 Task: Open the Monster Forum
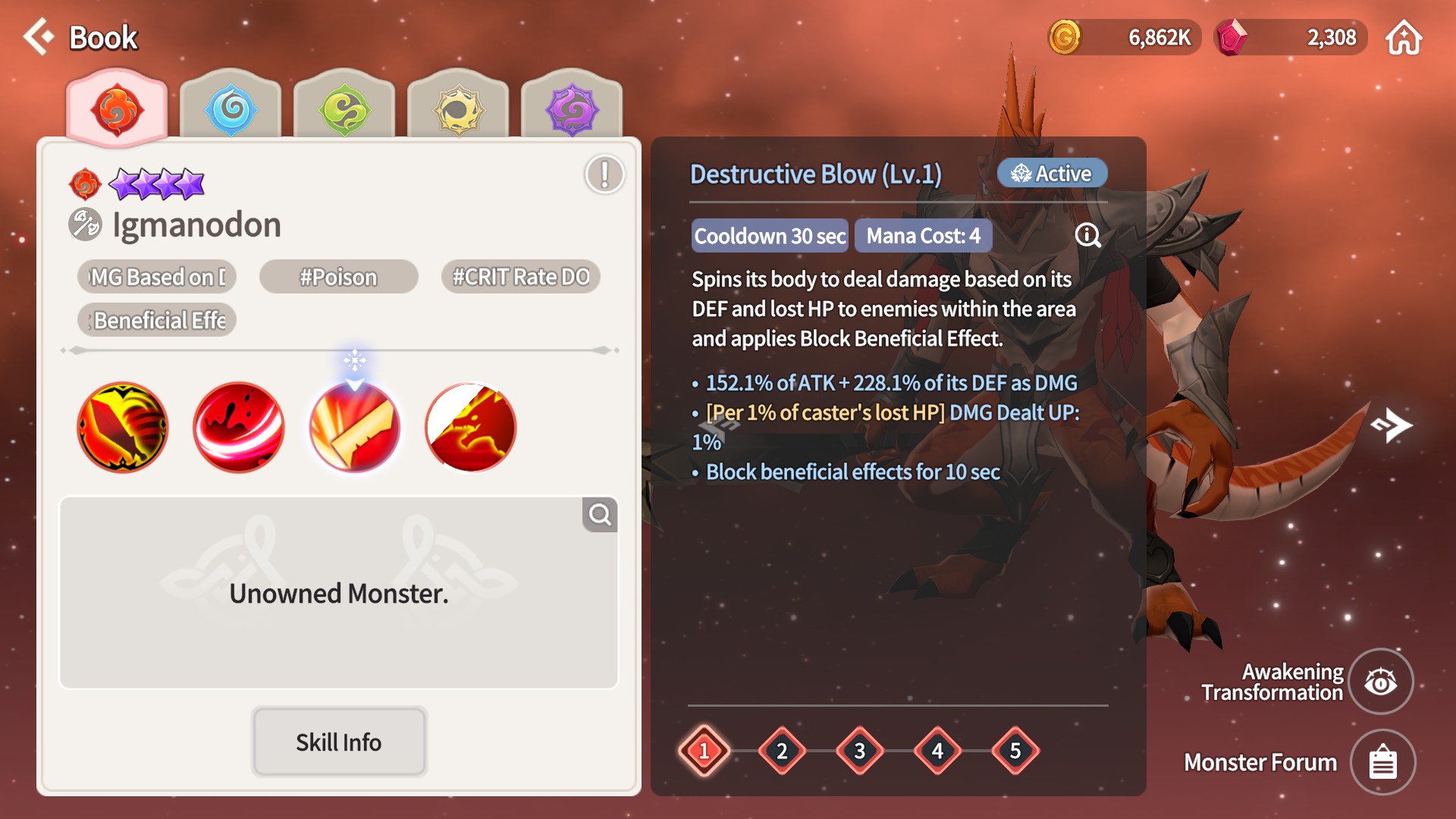pos(1382,762)
